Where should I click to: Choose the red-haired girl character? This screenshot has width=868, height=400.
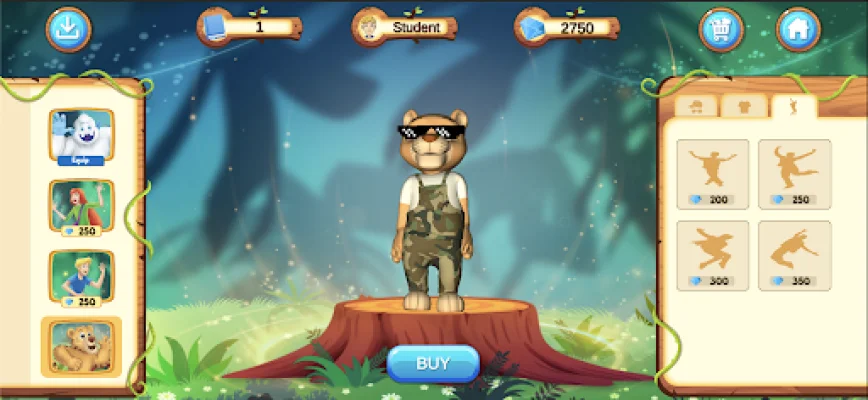pyautogui.click(x=81, y=206)
